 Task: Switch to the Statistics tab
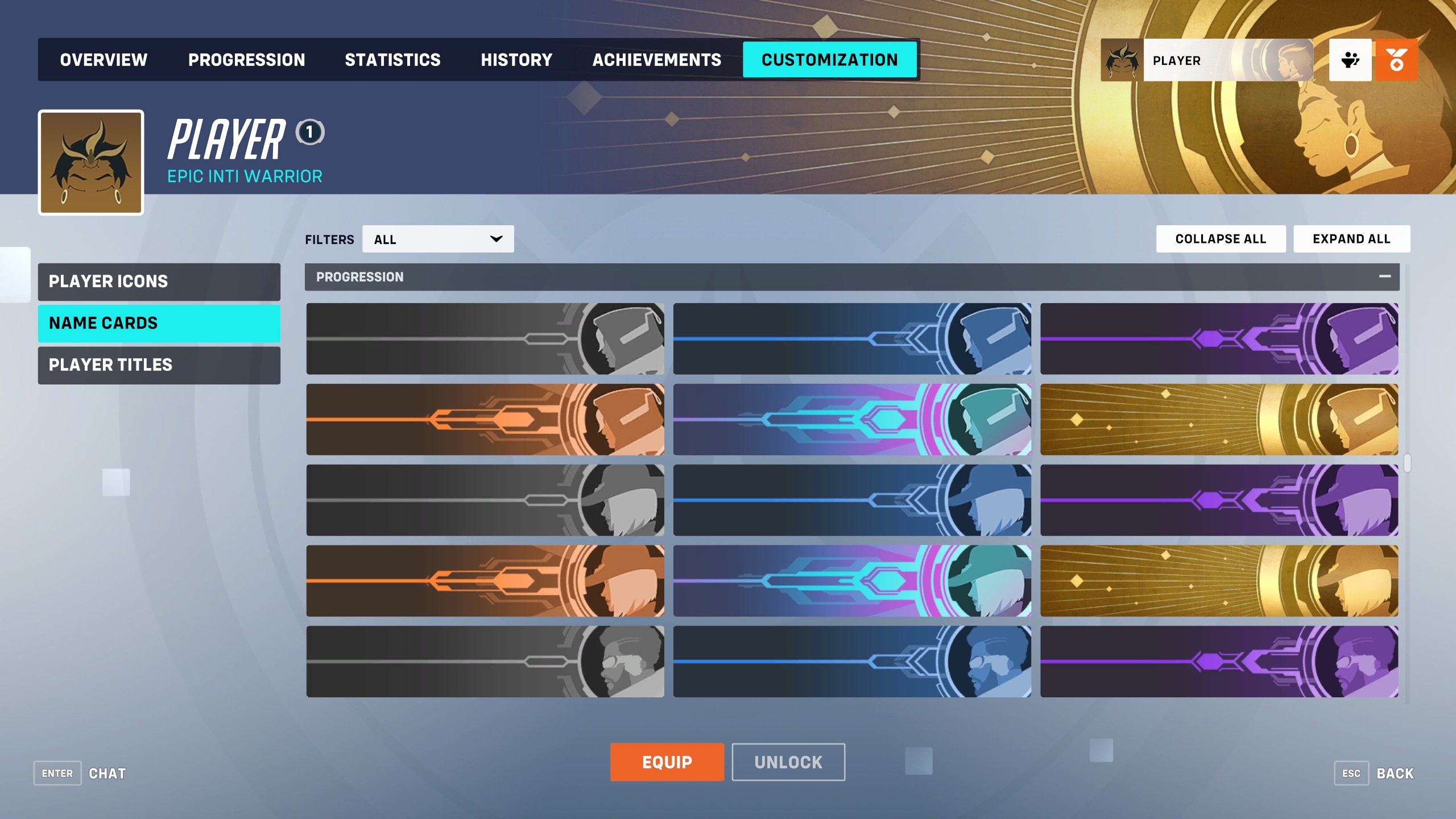pos(394,59)
